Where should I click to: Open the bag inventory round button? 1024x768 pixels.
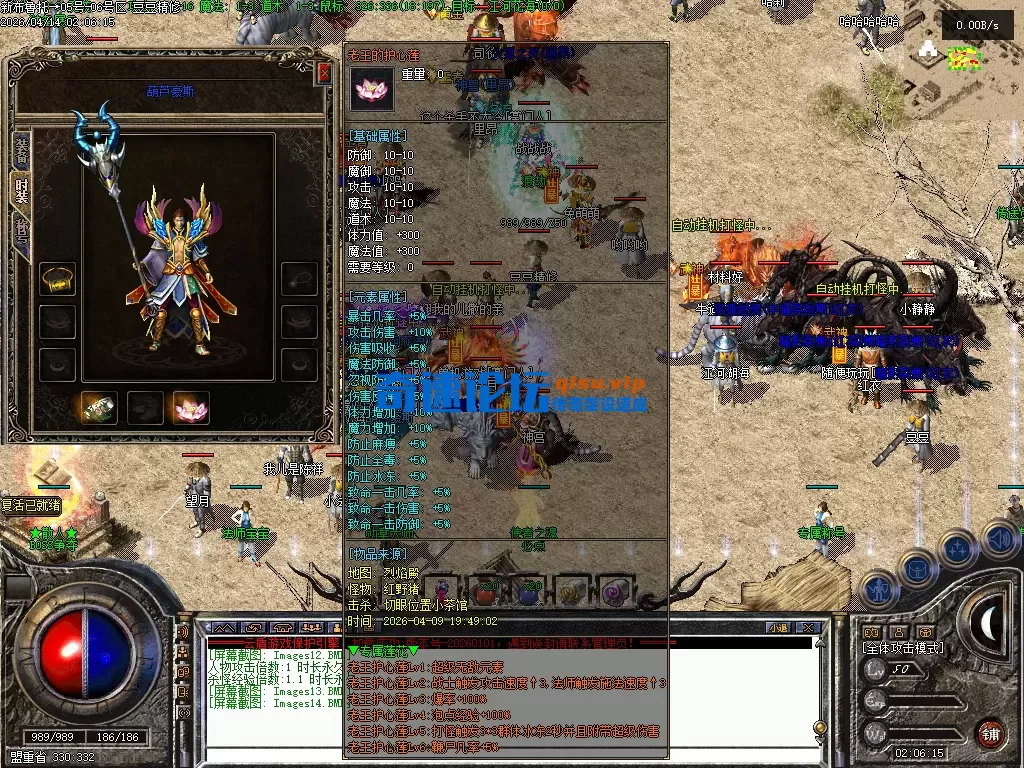coord(916,568)
